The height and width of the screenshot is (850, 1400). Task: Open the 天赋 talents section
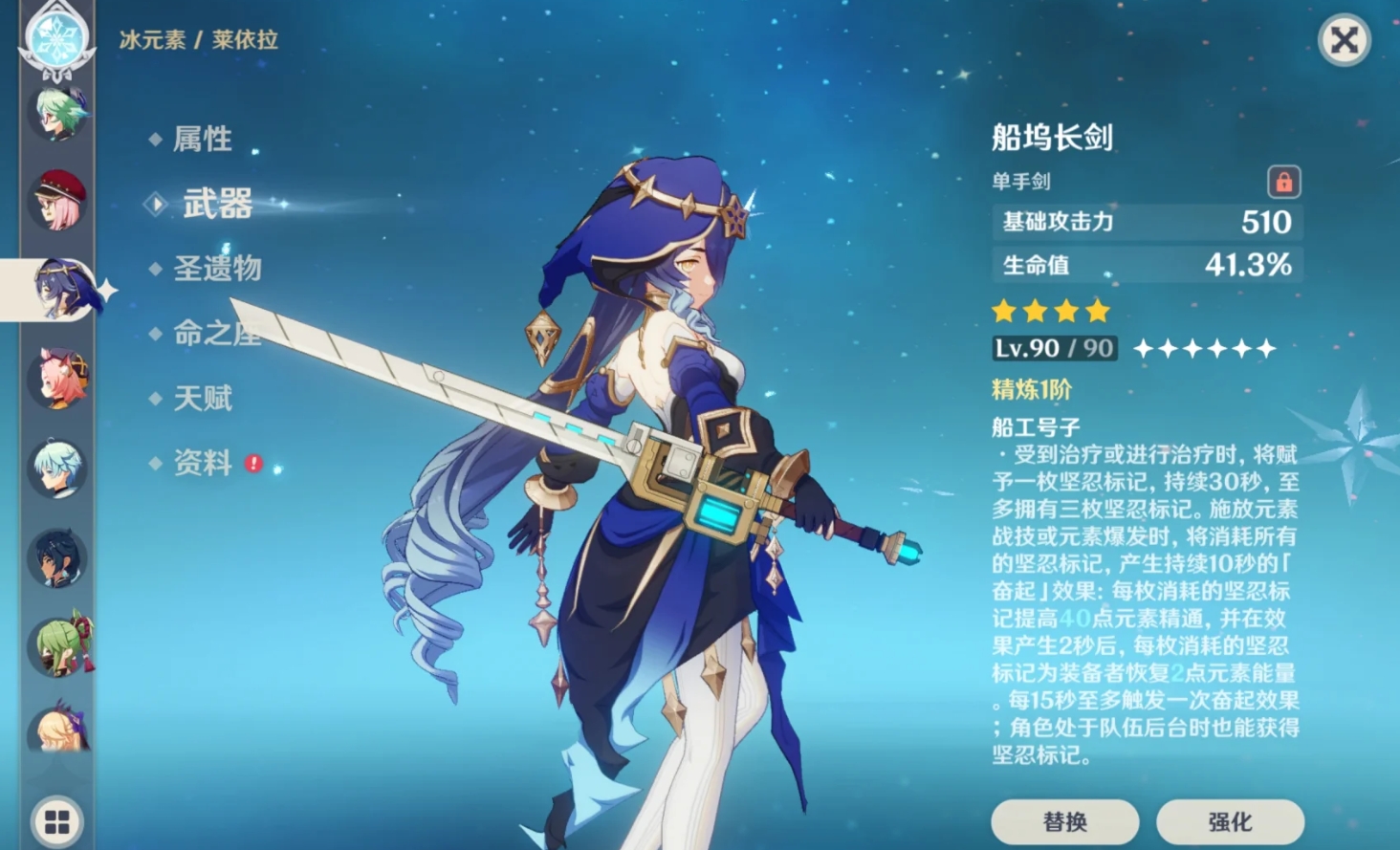point(202,398)
